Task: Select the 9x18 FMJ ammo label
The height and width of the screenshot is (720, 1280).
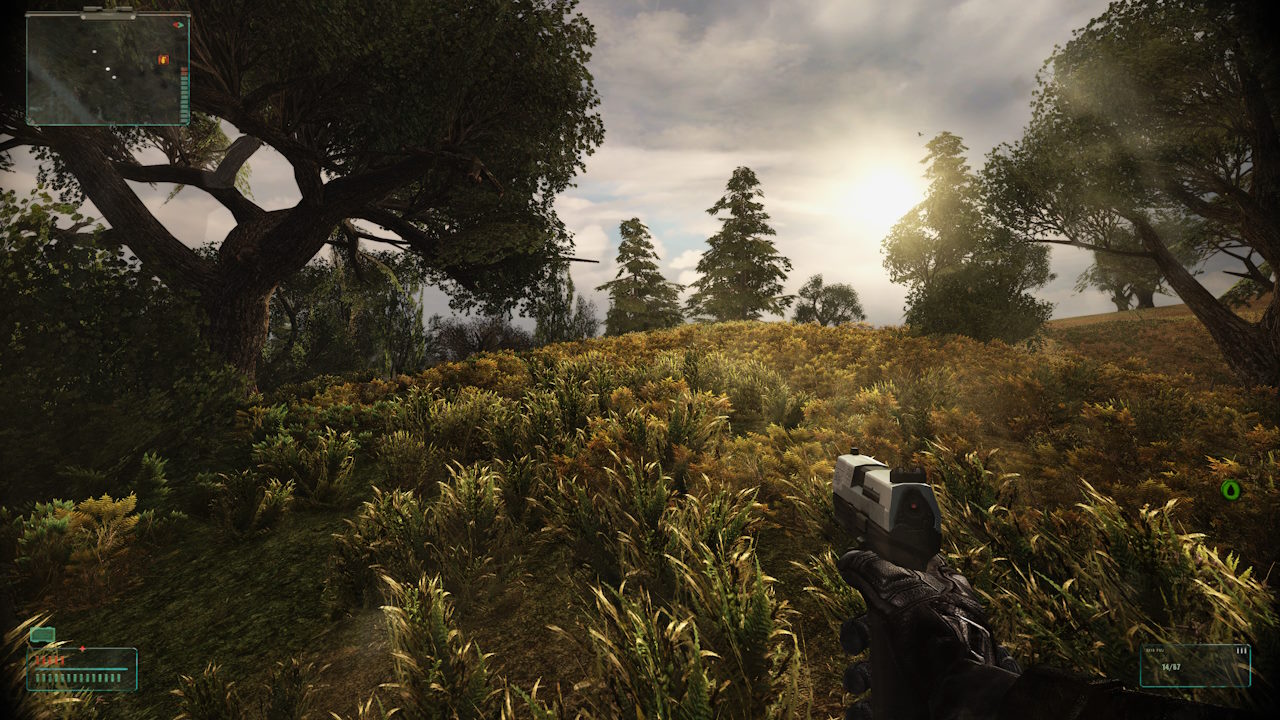Action: (x=1154, y=650)
